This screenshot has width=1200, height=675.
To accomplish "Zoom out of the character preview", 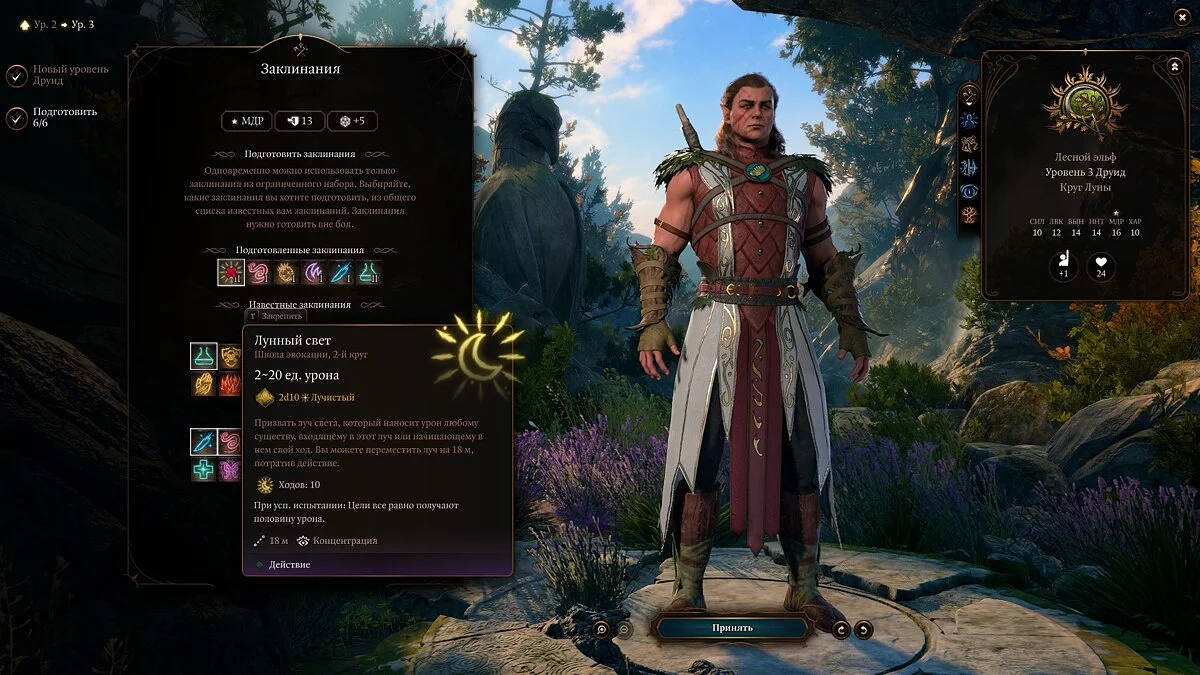I will [624, 629].
